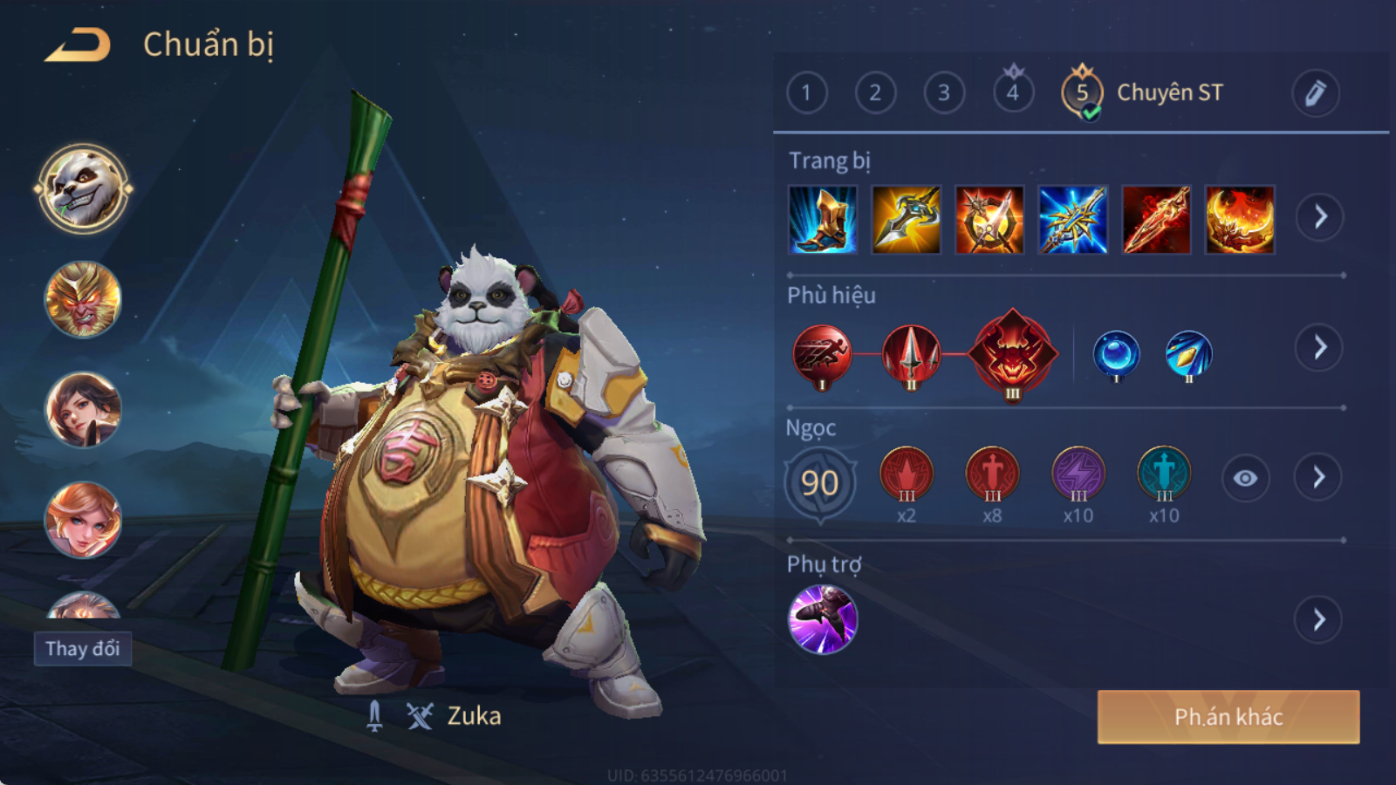Switch to build preset 1
This screenshot has height=785, width=1396.
click(x=807, y=94)
